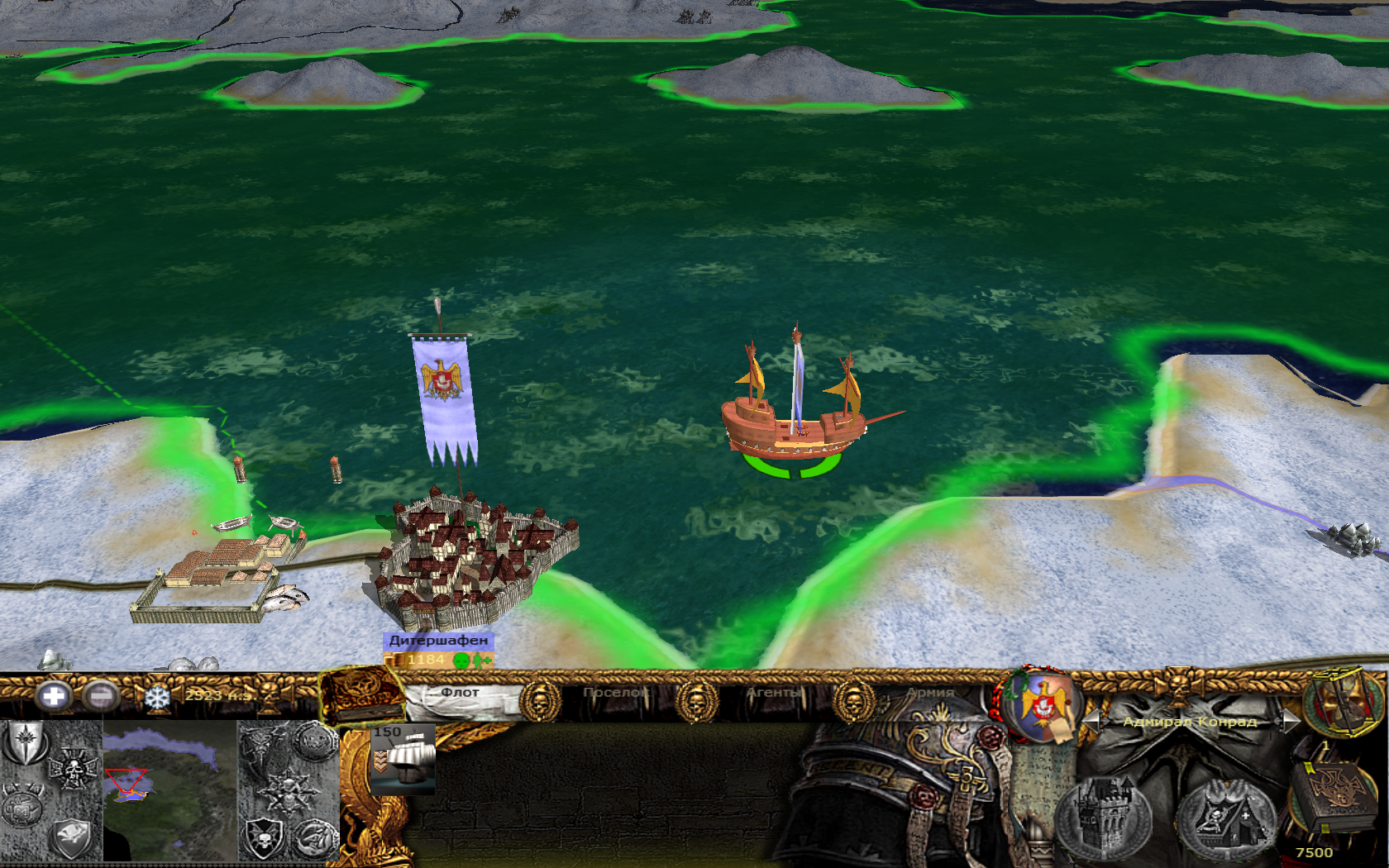Image resolution: width=1389 pixels, height=868 pixels.
Task: Switch to the Агенты tab
Action: coord(774,693)
